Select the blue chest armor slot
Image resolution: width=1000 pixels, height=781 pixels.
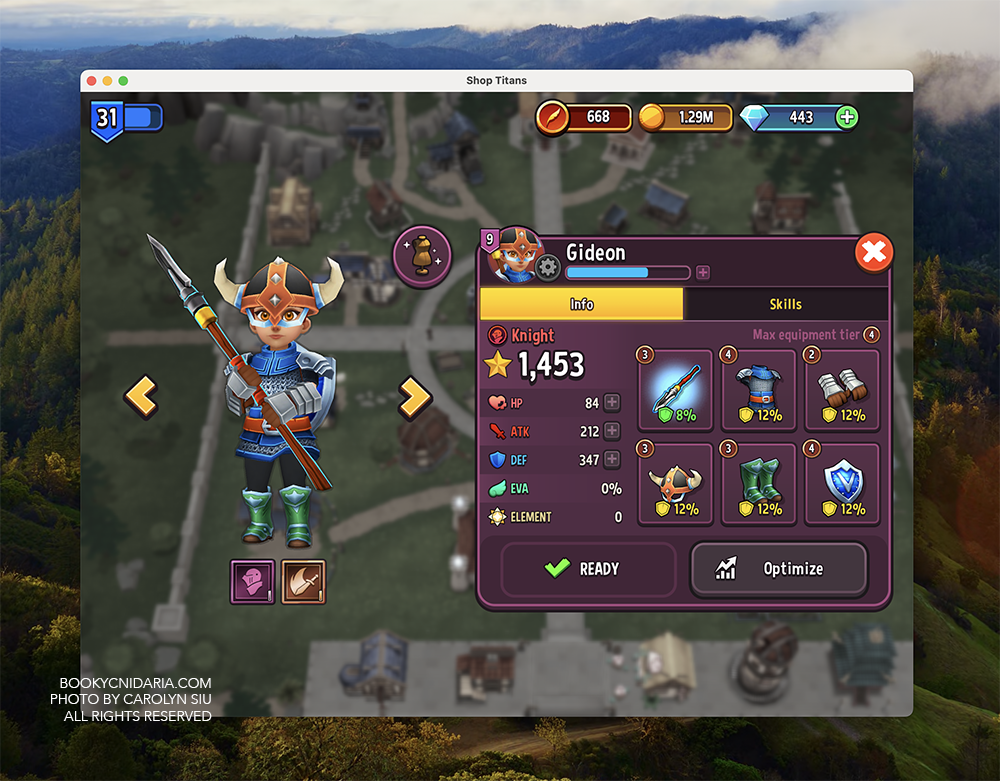[x=758, y=388]
